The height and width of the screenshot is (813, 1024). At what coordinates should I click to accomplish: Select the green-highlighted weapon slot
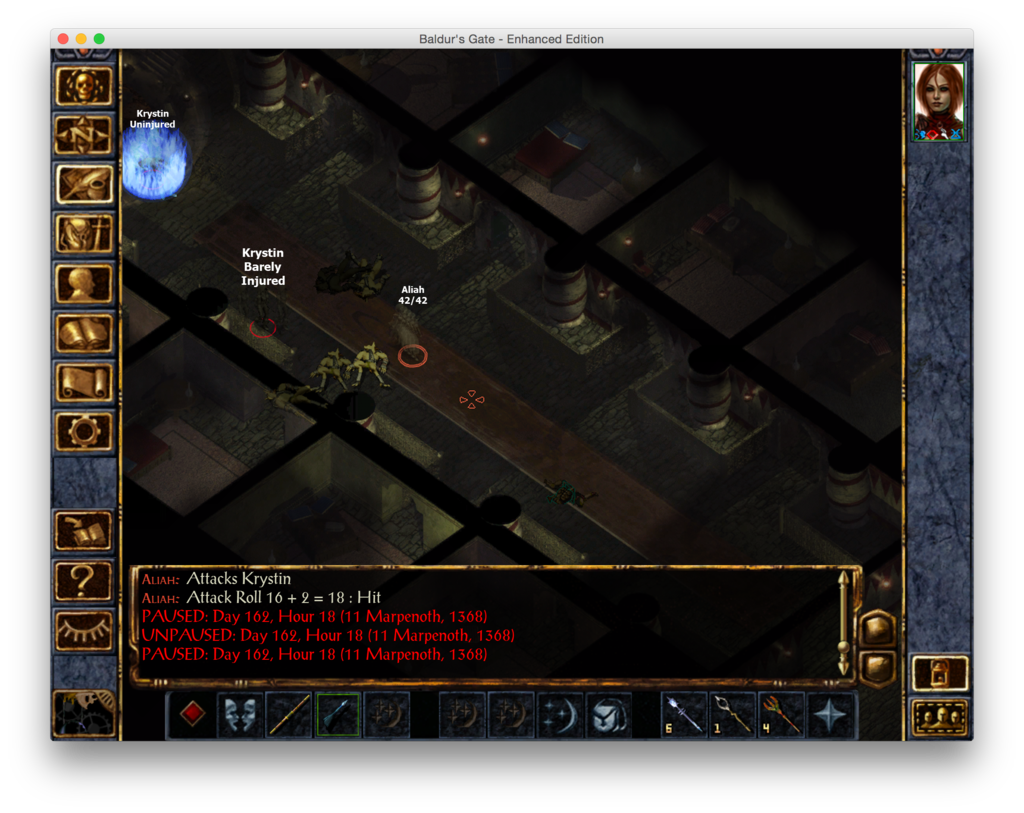coord(338,715)
